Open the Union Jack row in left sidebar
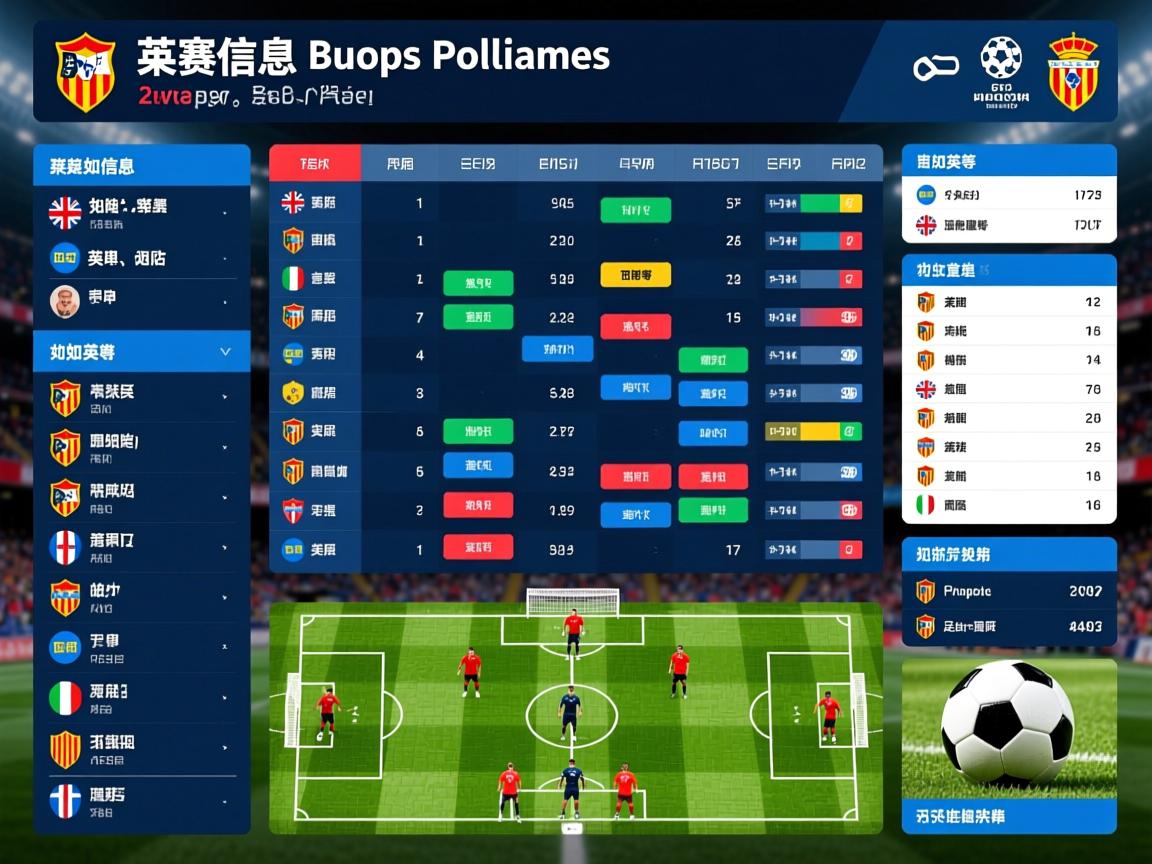This screenshot has width=1152, height=864. (140, 211)
